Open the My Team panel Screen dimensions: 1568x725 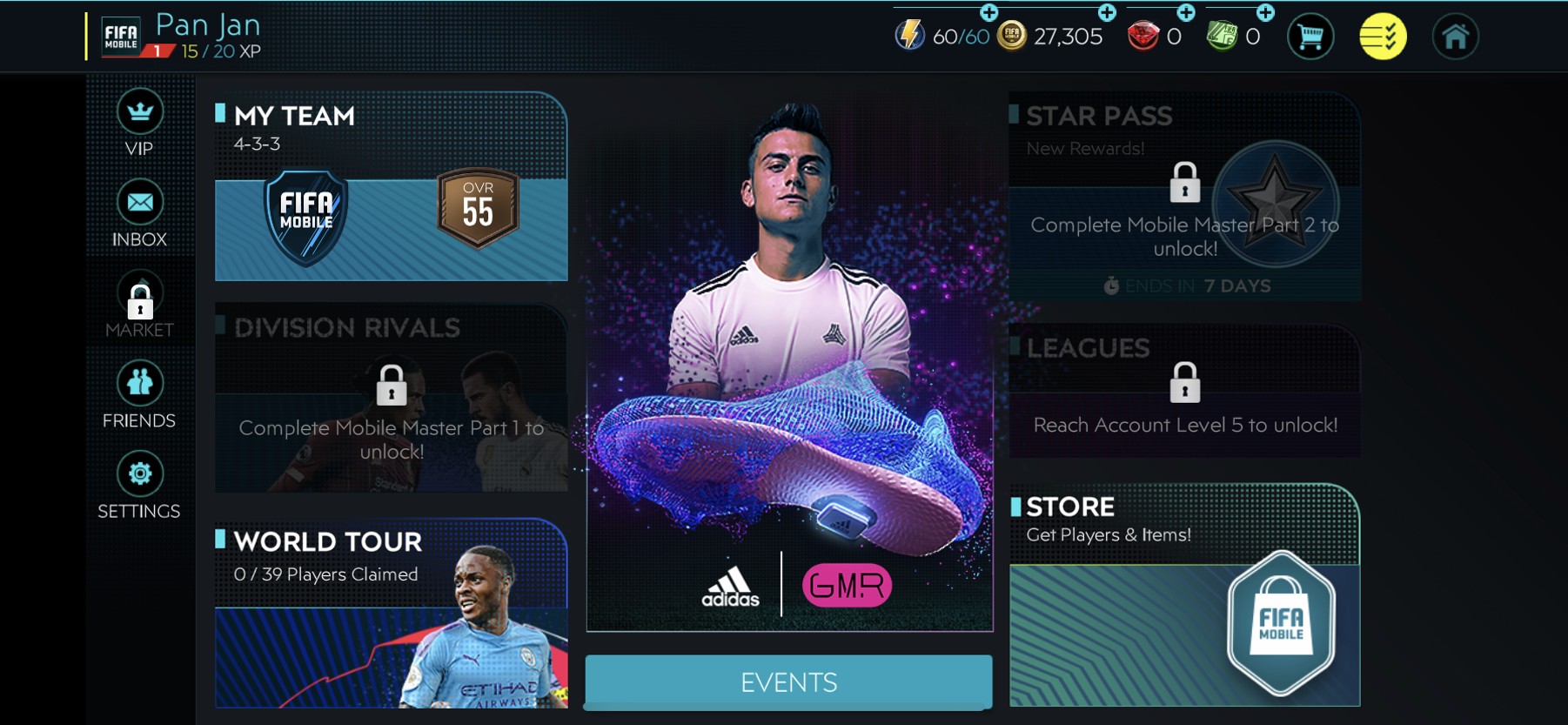(391, 187)
